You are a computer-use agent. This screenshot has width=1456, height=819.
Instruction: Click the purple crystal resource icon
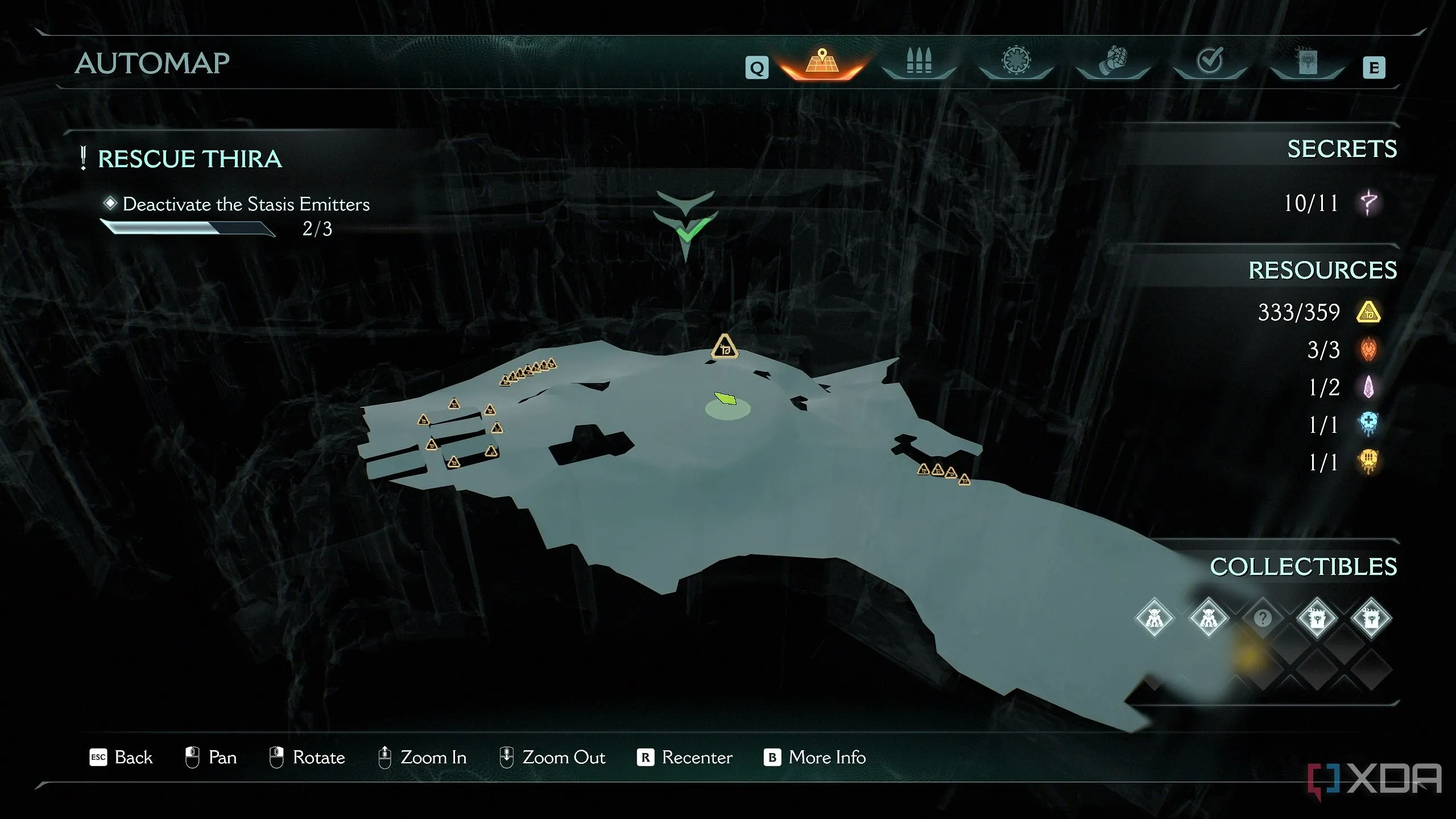[1368, 387]
